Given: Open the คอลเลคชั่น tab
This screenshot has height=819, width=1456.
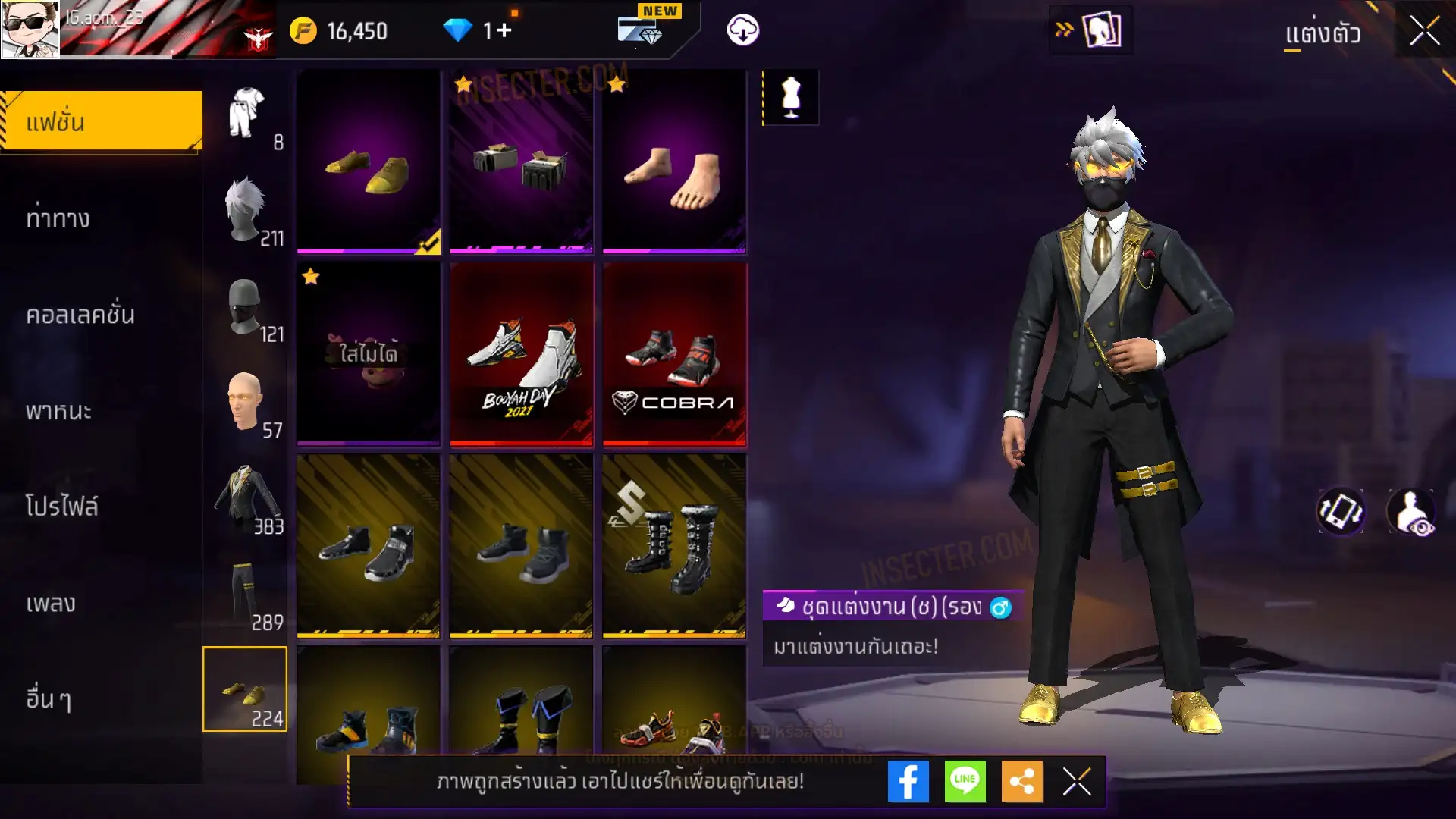Looking at the screenshot, I should [x=80, y=315].
